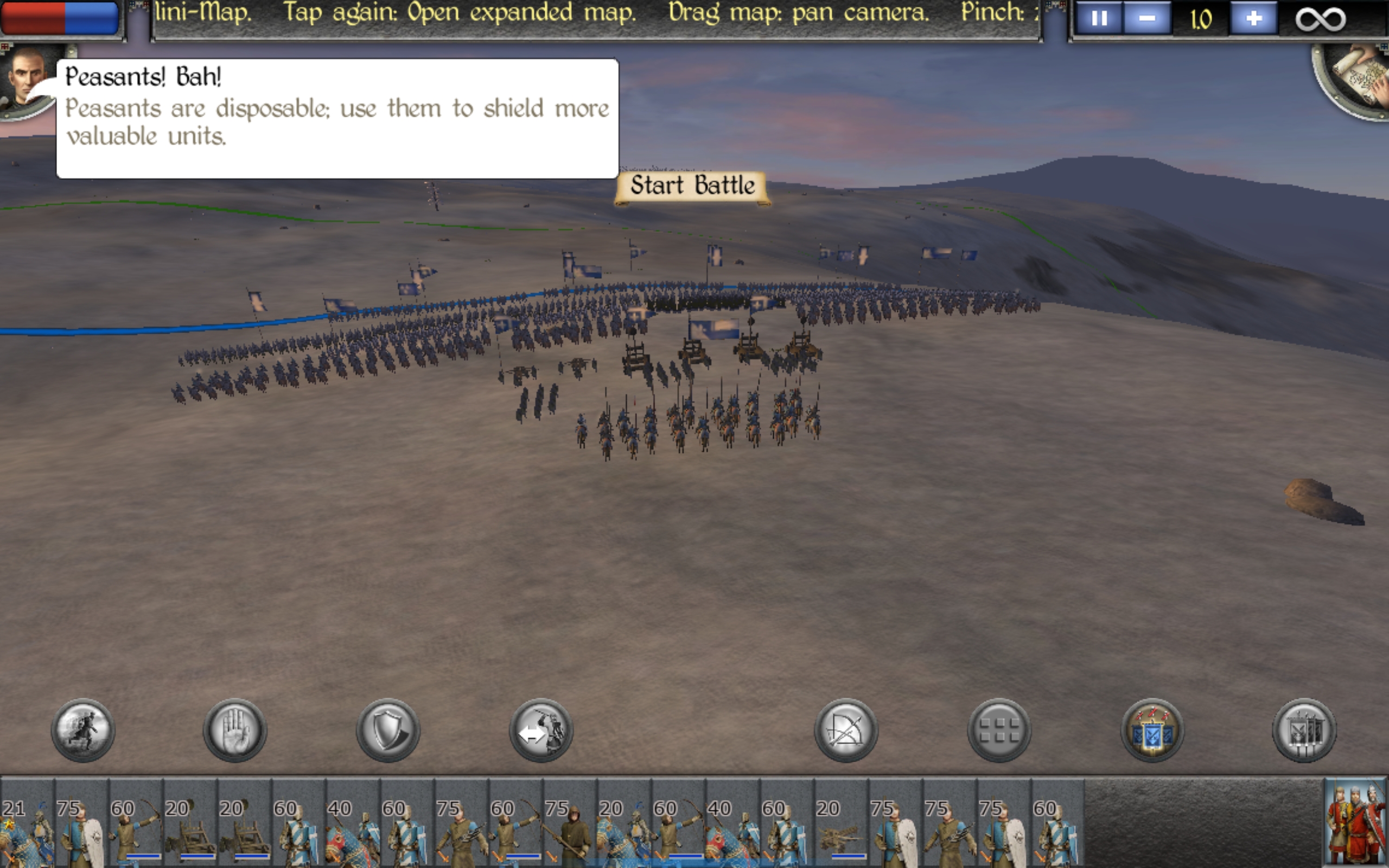
Task: Activate the halt hand button
Action: pos(235,730)
